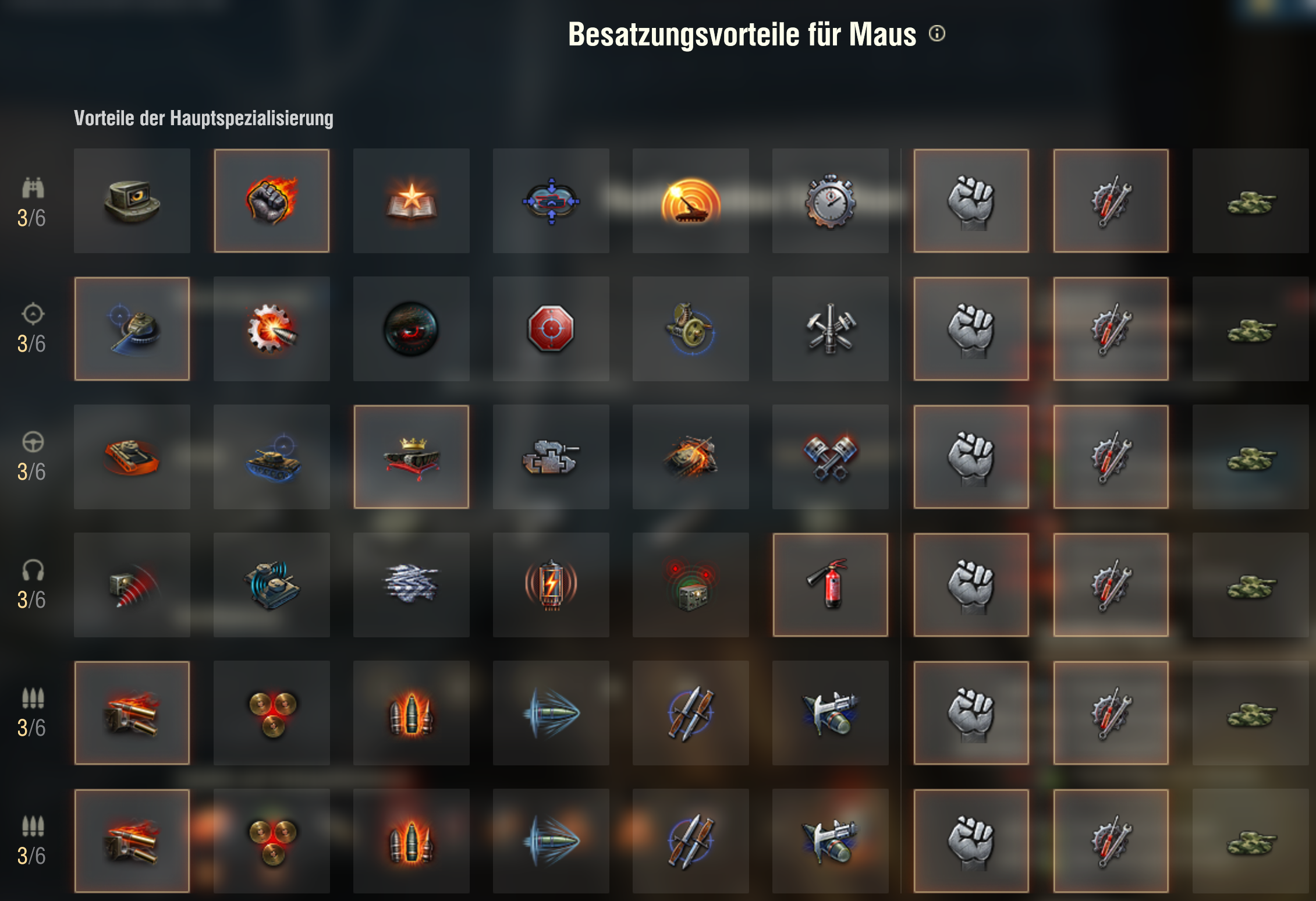Pick the gear with exploding shell perk

coord(272,329)
